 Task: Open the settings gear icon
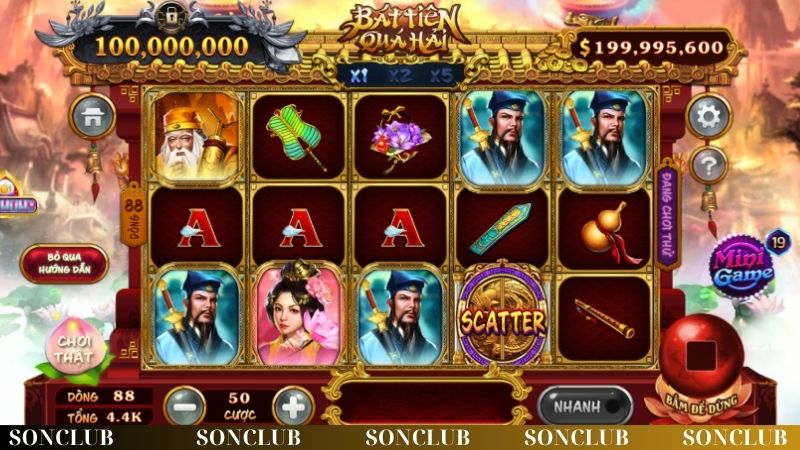click(708, 117)
